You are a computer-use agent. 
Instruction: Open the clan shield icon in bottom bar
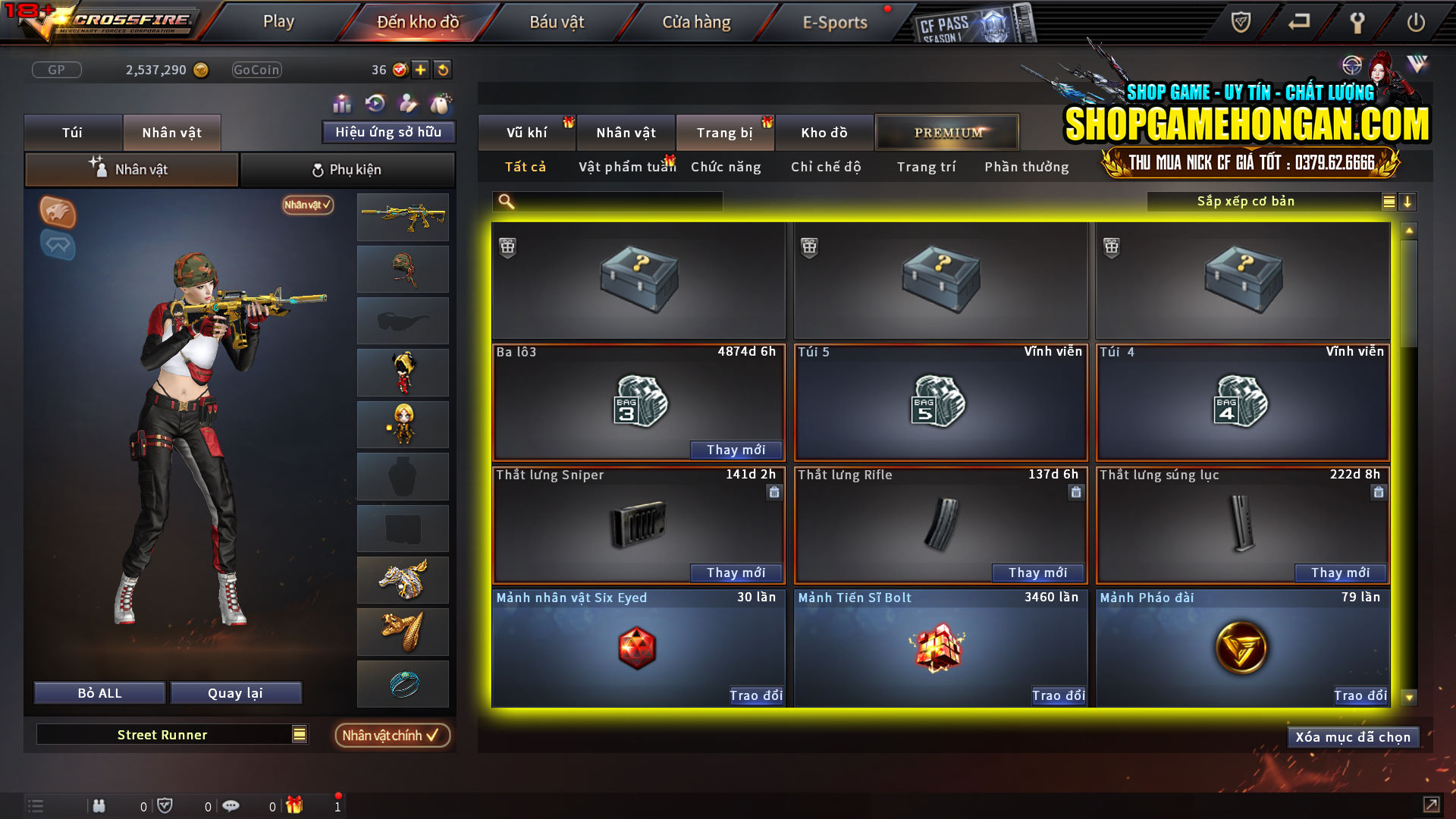(166, 805)
